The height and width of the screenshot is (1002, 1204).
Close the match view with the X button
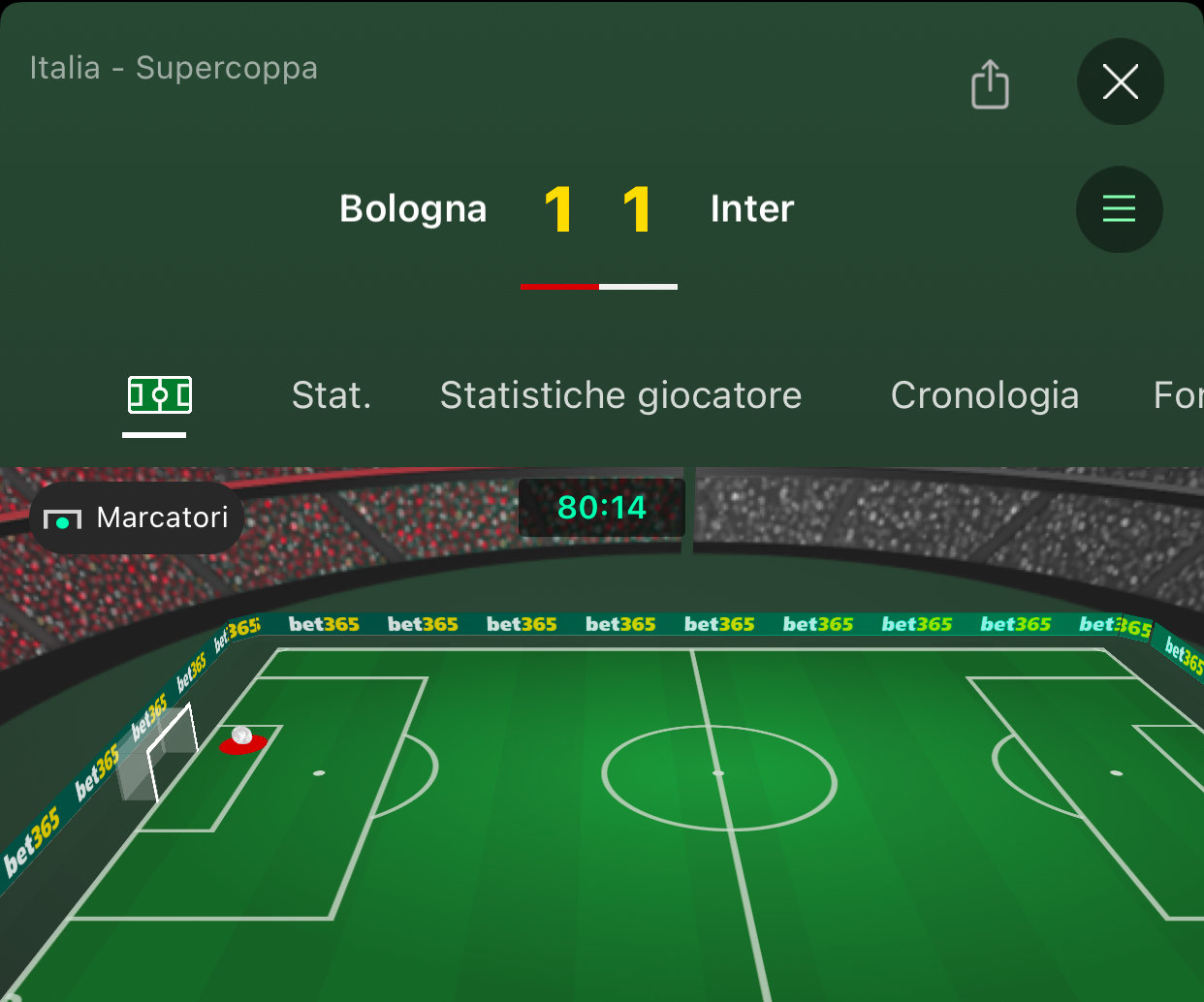[x=1120, y=82]
